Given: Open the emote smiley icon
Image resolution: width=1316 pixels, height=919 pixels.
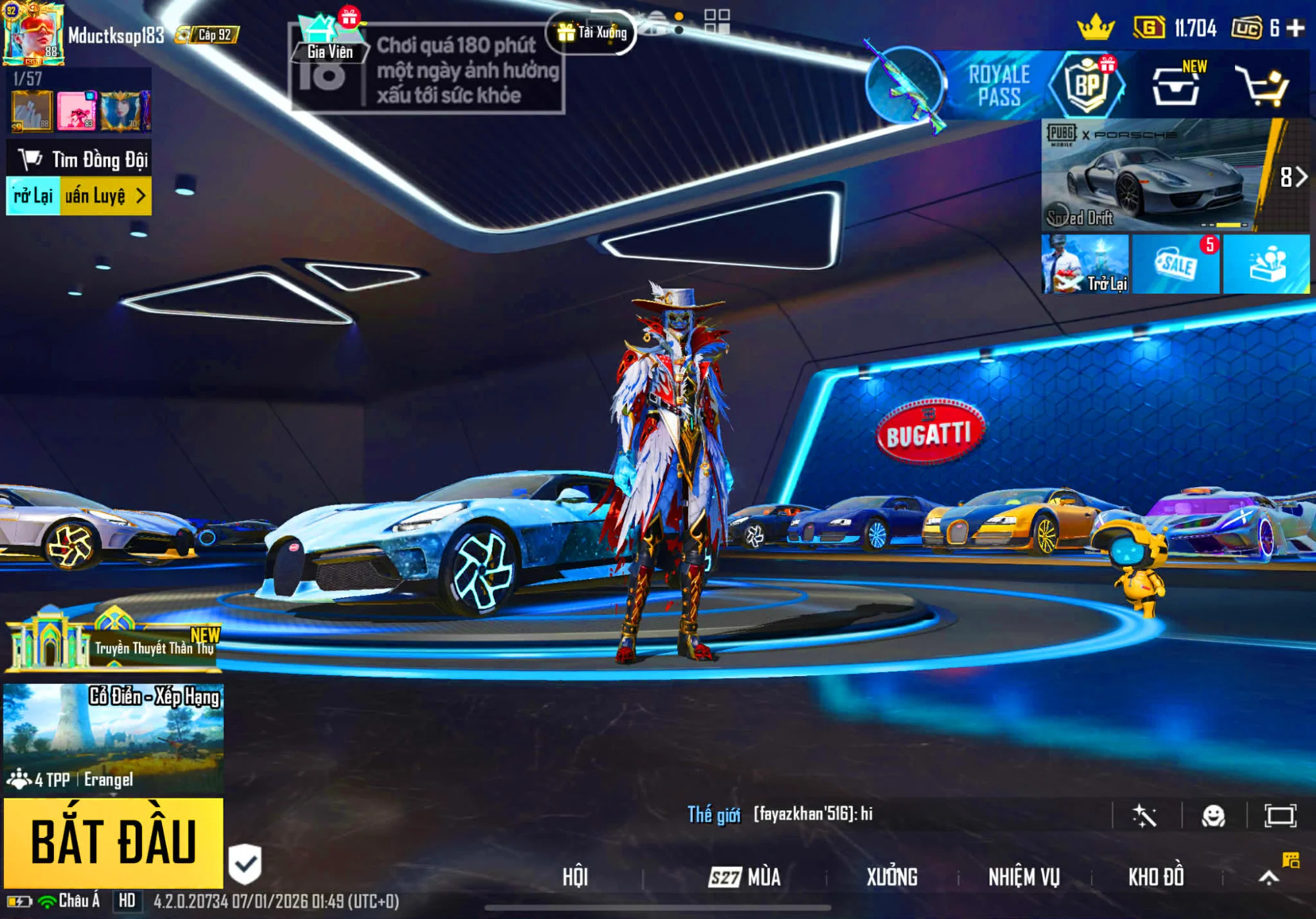Looking at the screenshot, I should pos(1213,816).
